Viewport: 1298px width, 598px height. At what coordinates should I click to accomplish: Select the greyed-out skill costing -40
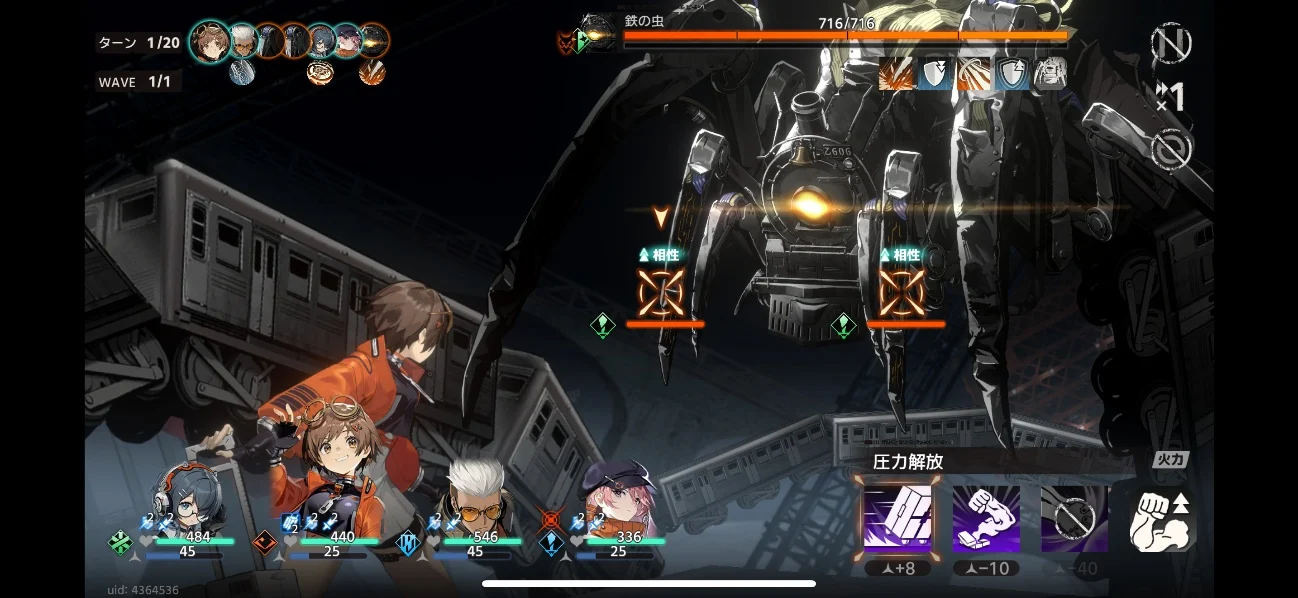(x=1074, y=518)
